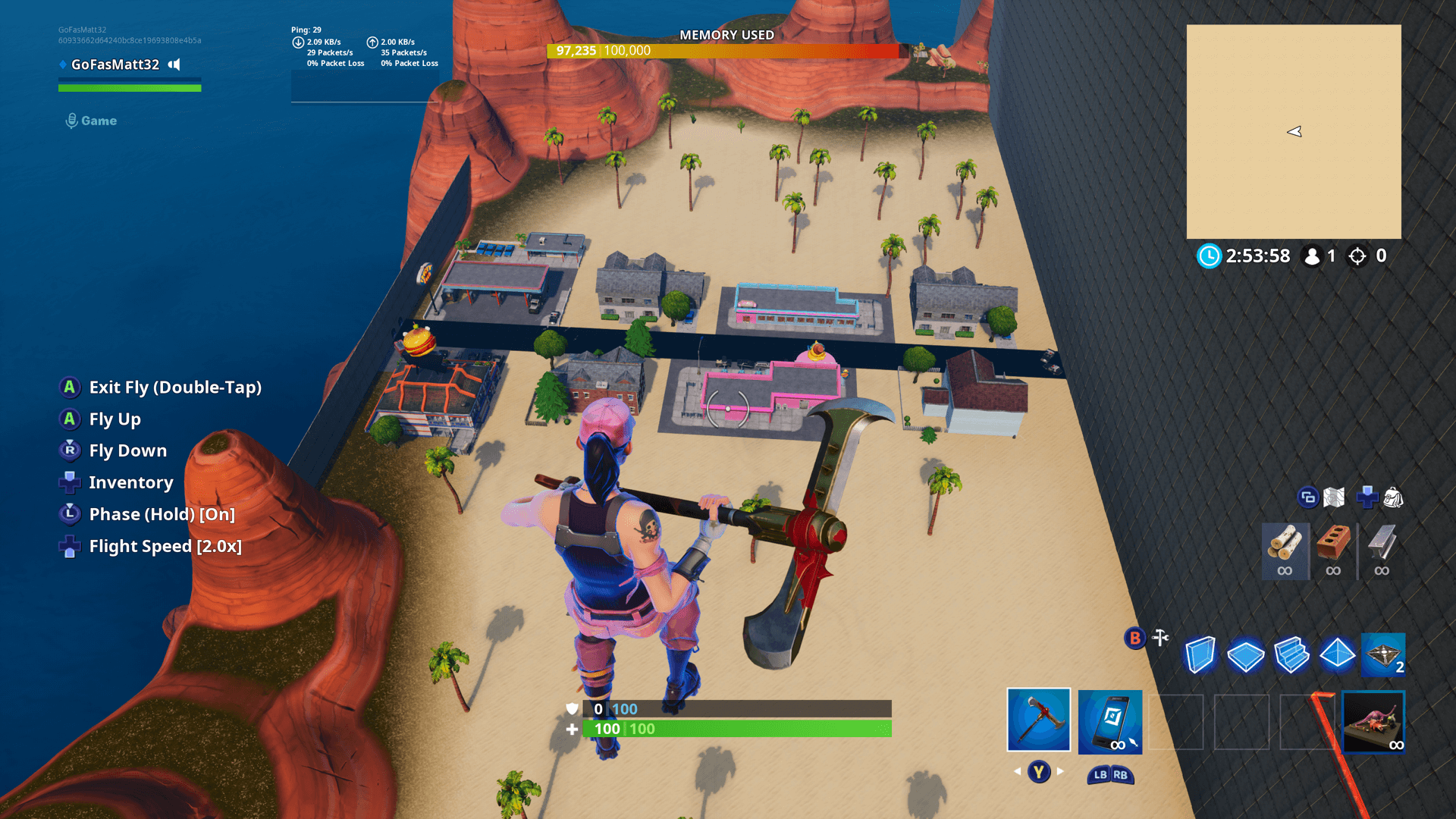Select the stairs building piece

click(1291, 654)
